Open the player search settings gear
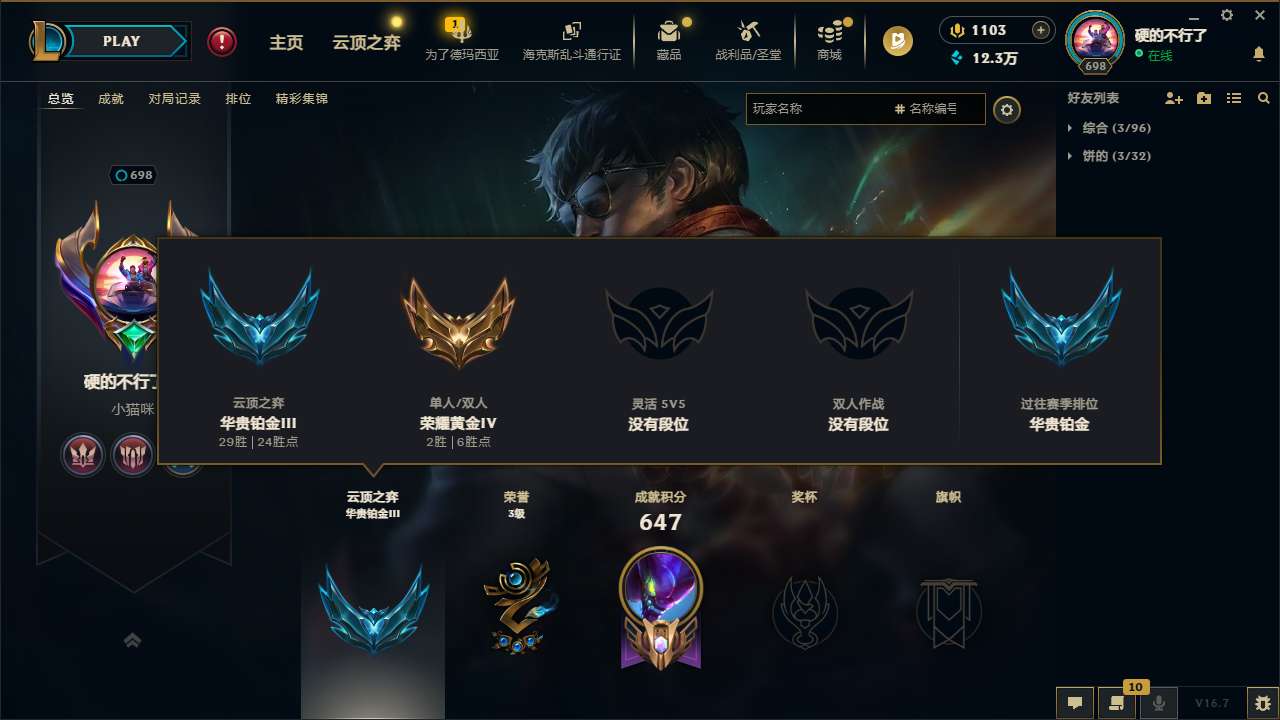The height and width of the screenshot is (720, 1280). (1007, 109)
